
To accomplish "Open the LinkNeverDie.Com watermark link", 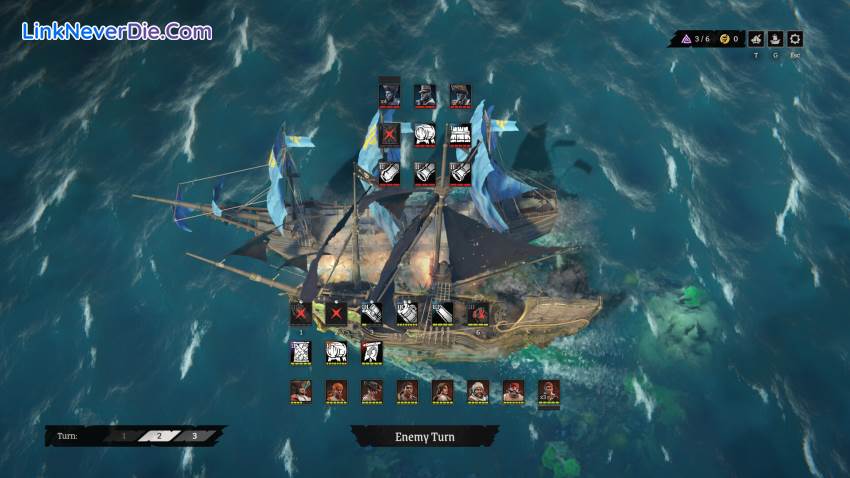I will point(116,31).
